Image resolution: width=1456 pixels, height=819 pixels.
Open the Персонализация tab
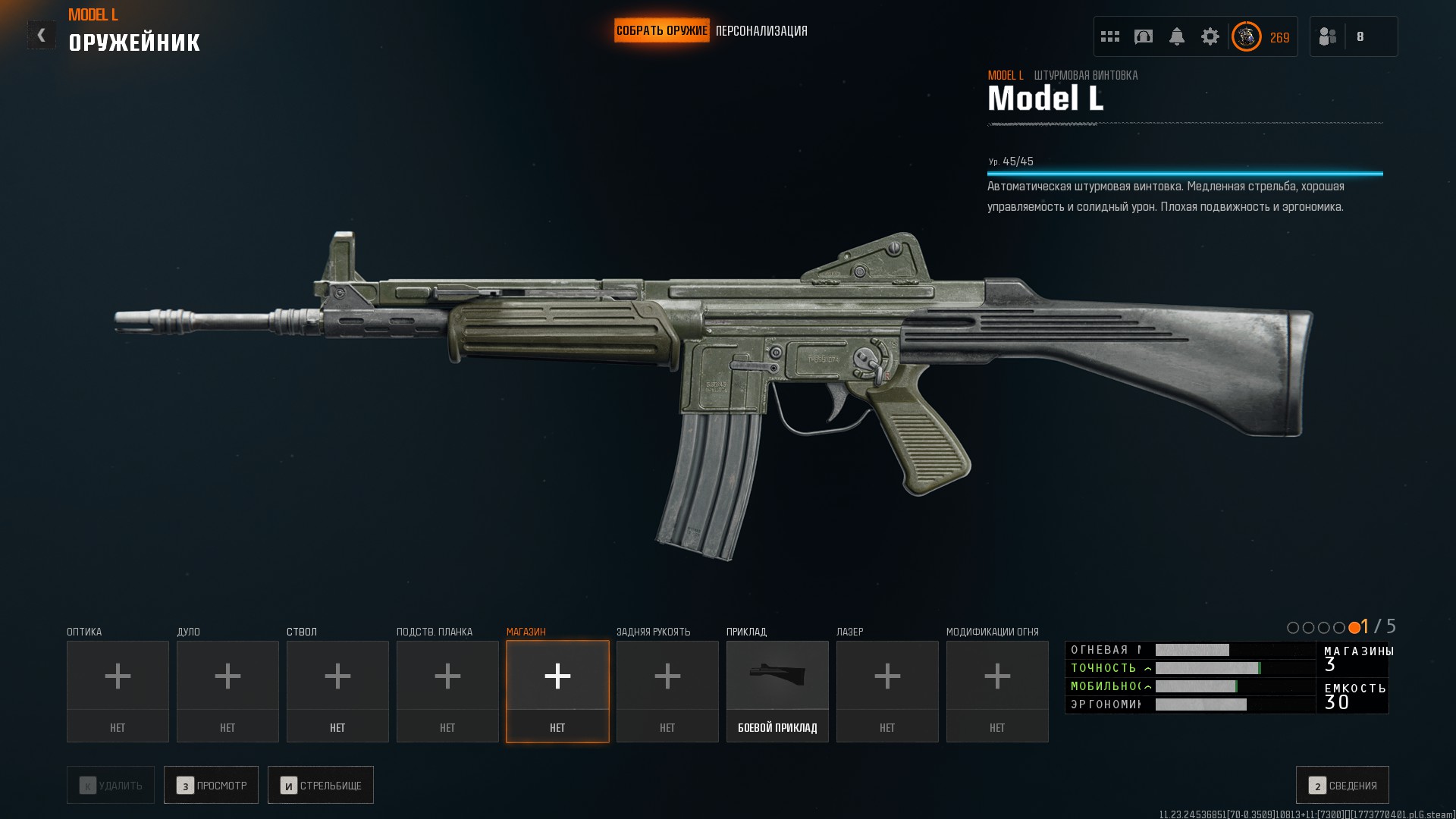click(761, 31)
